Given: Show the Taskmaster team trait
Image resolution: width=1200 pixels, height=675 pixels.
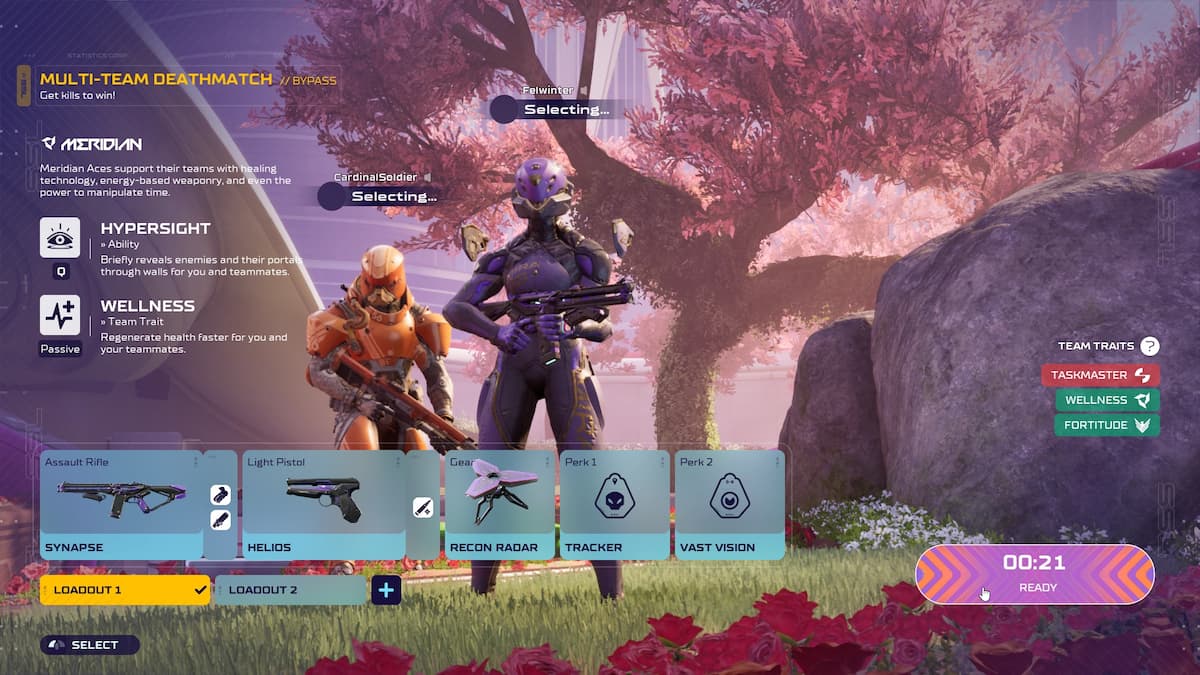Looking at the screenshot, I should pyautogui.click(x=1100, y=375).
